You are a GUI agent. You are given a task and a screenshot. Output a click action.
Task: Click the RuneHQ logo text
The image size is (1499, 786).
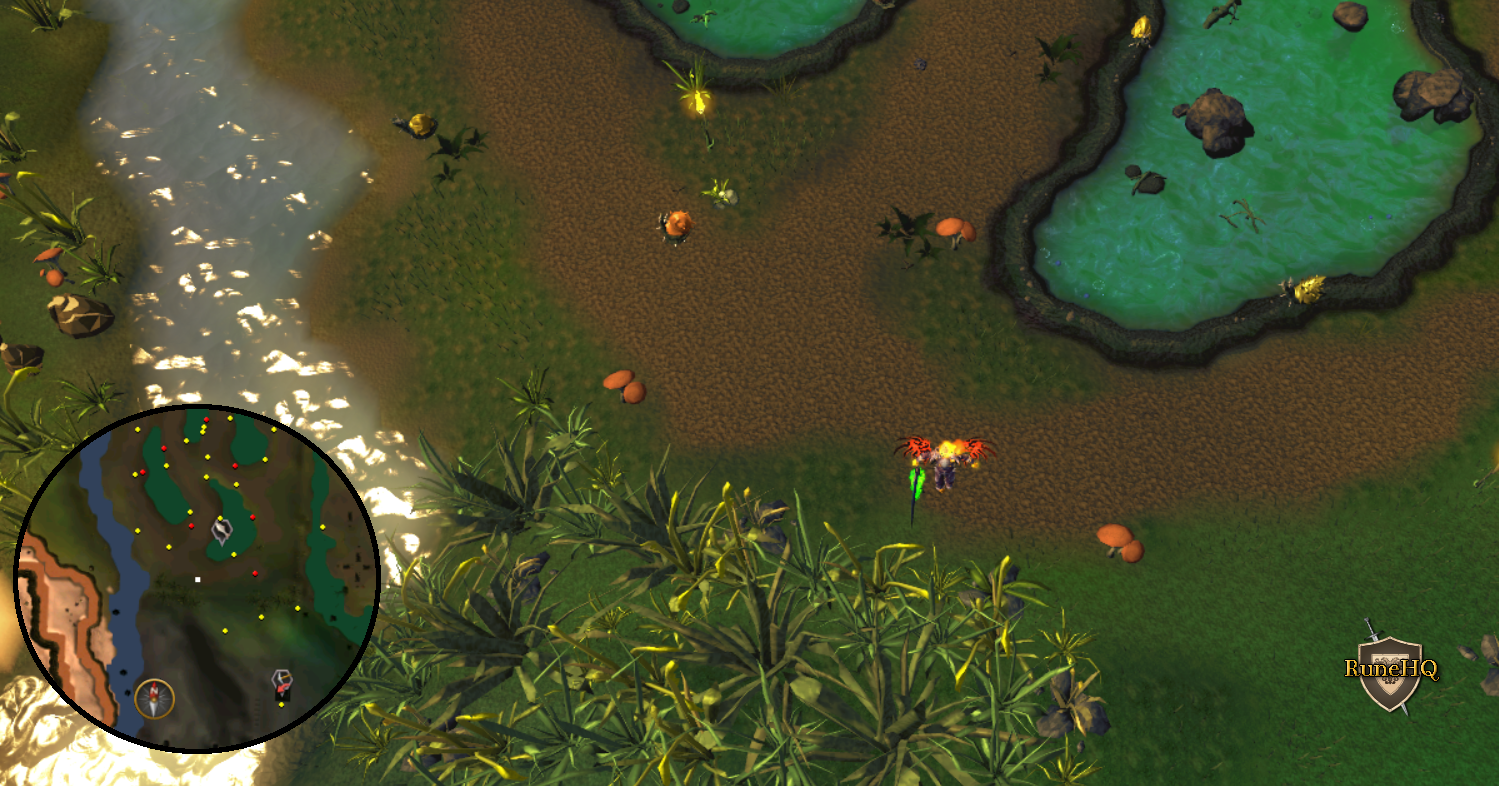(x=1391, y=668)
